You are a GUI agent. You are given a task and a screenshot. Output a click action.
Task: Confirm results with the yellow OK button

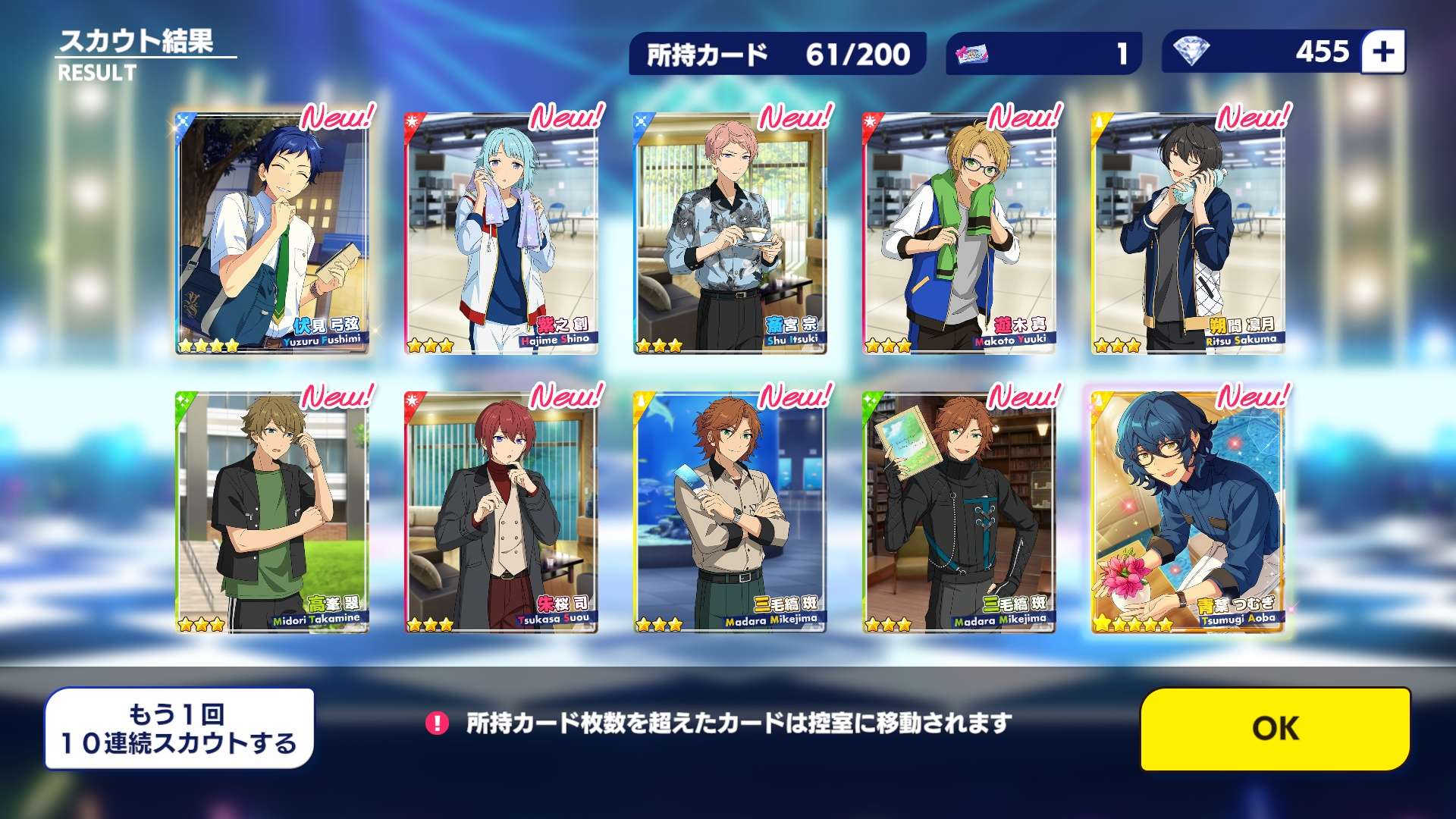point(1276,729)
